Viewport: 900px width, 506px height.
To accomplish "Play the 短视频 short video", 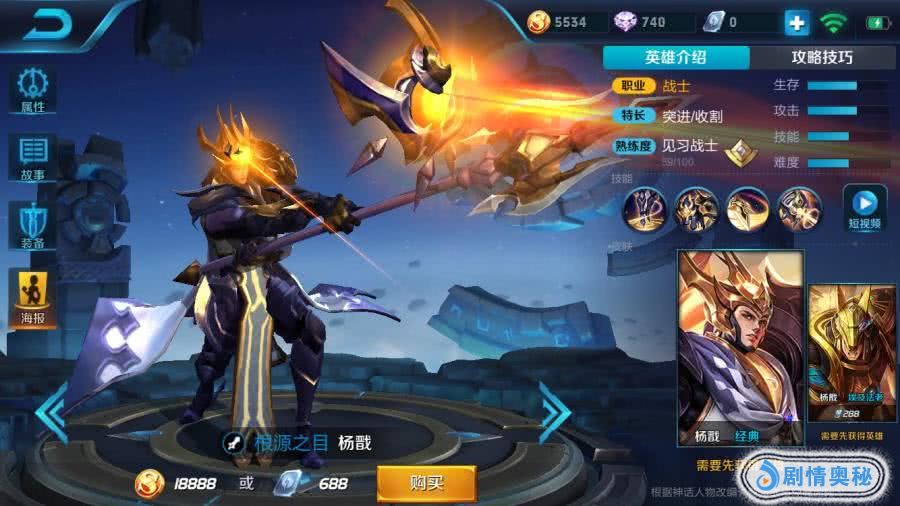I will pos(865,207).
